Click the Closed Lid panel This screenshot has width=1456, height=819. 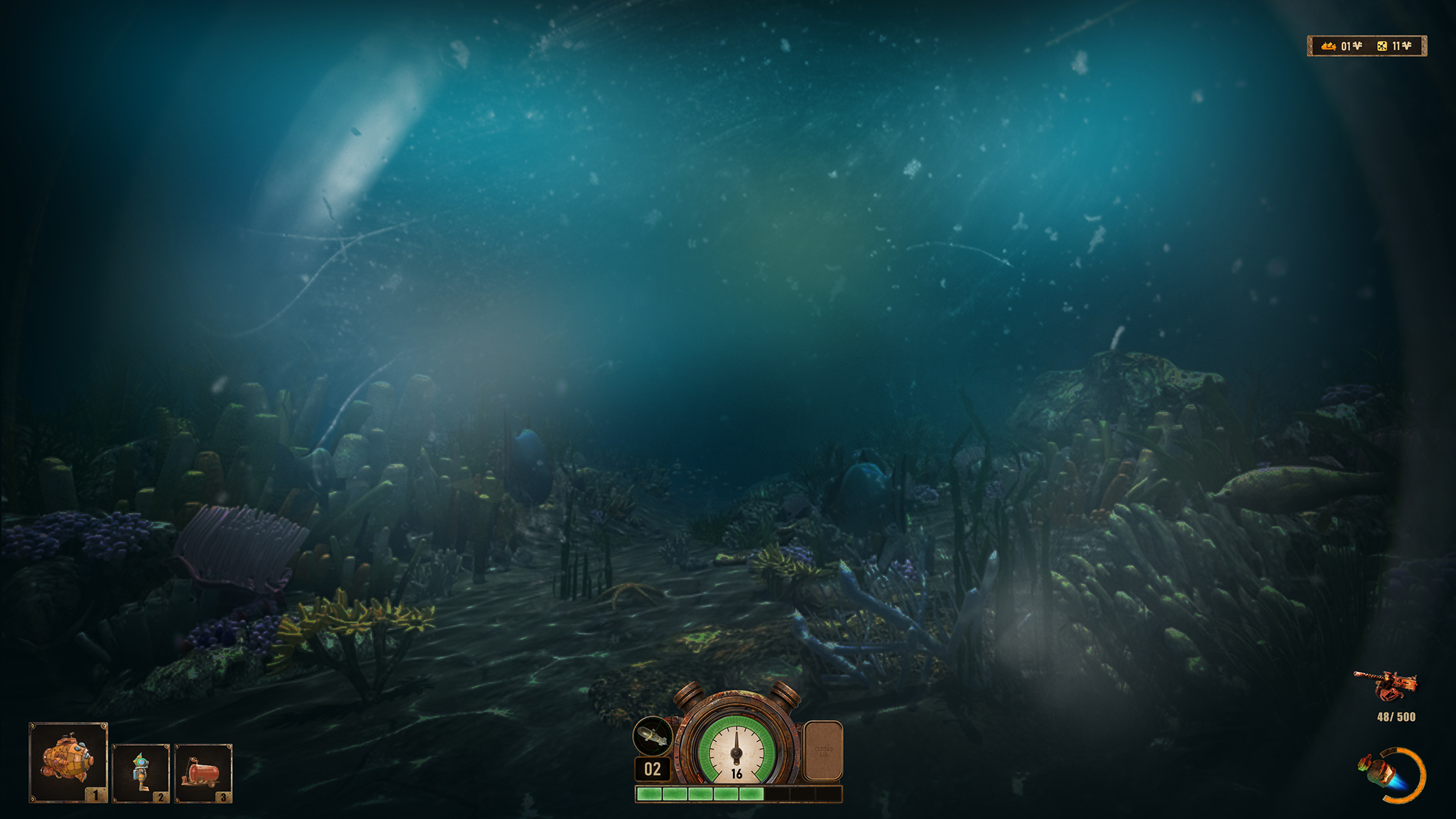[823, 751]
